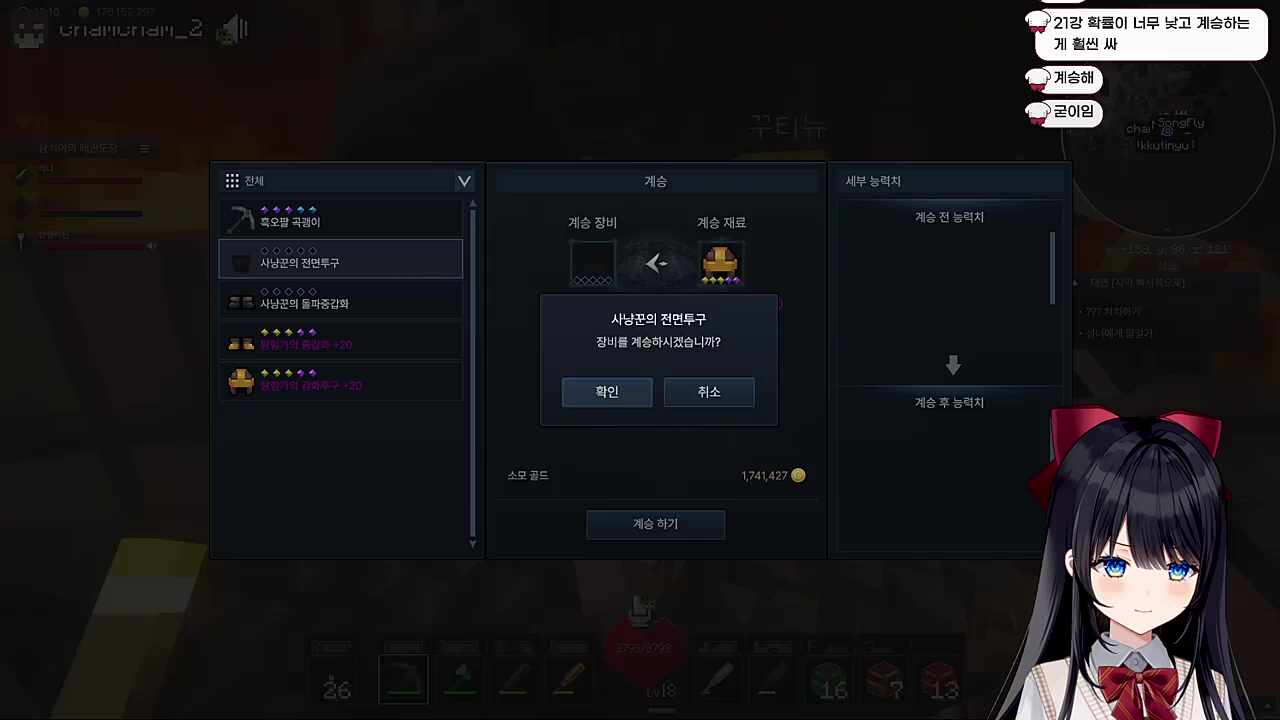Select 사냥꾼의 돌파중갑화 from the item list
This screenshot has height=720, width=1280.
tap(340, 302)
